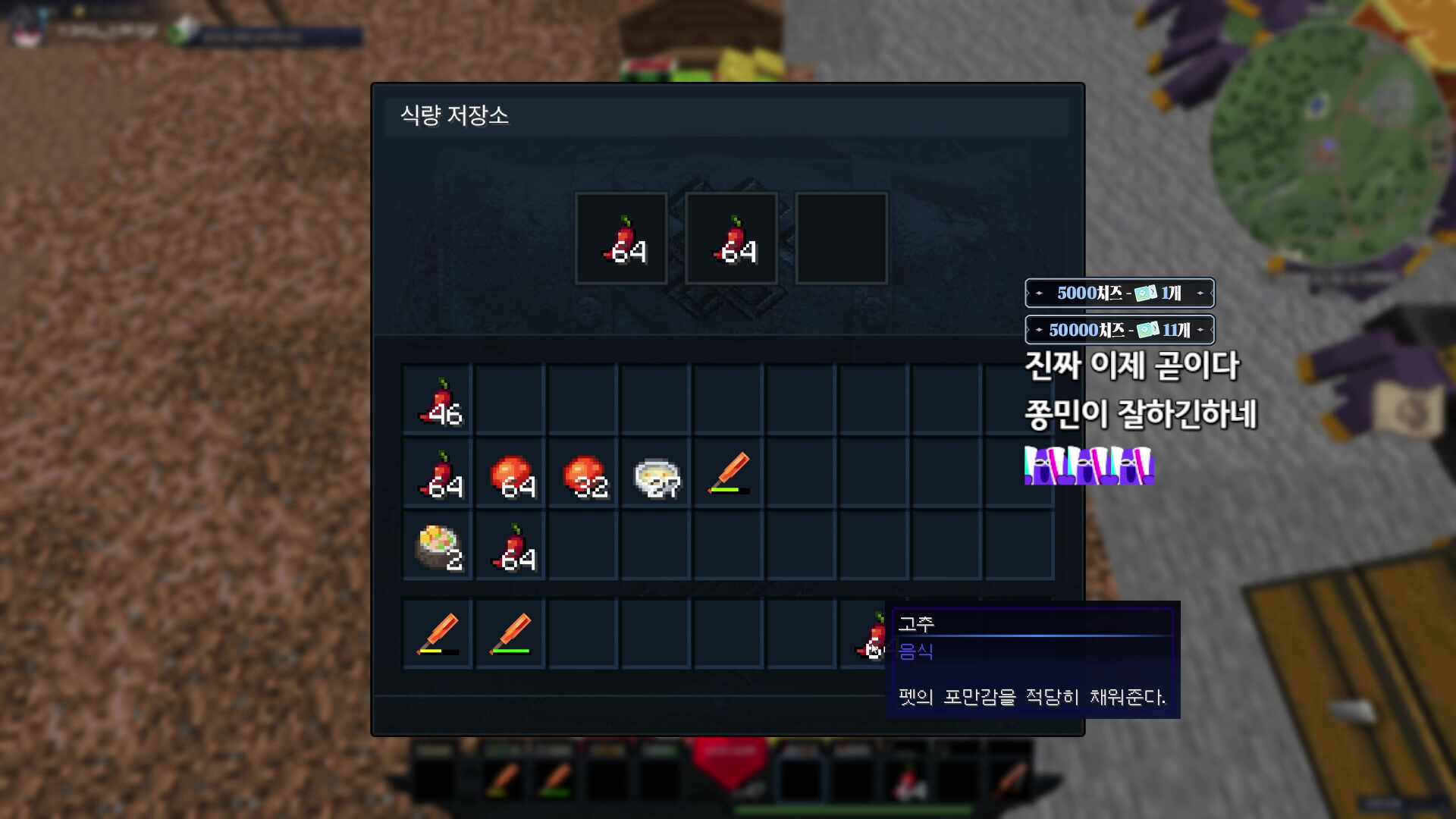This screenshot has height=819, width=1456.
Task: Grab the stack of 46 peppers
Action: (x=438, y=400)
